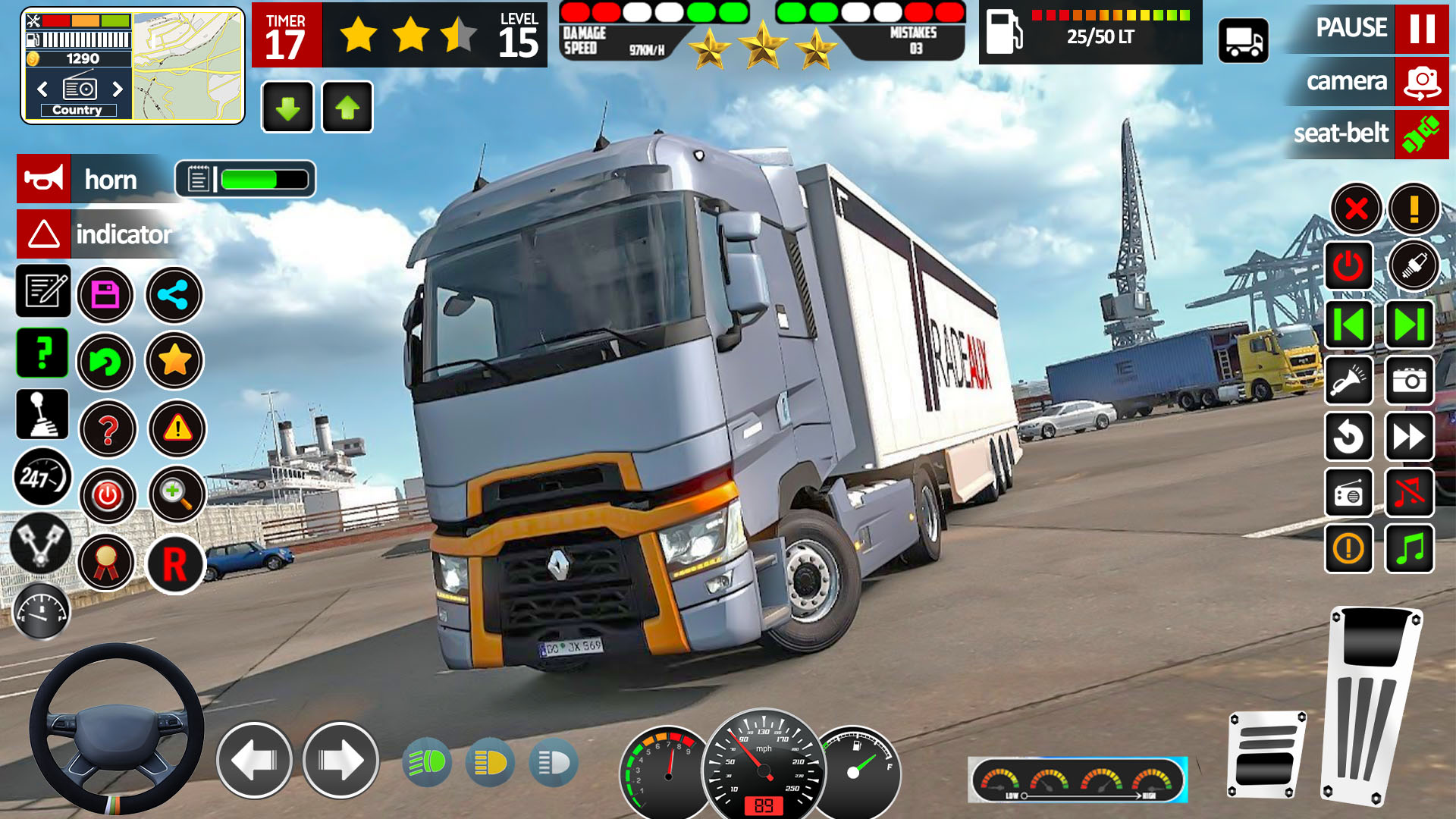Pause the game
Viewport: 1456px width, 819px height.
click(1421, 29)
